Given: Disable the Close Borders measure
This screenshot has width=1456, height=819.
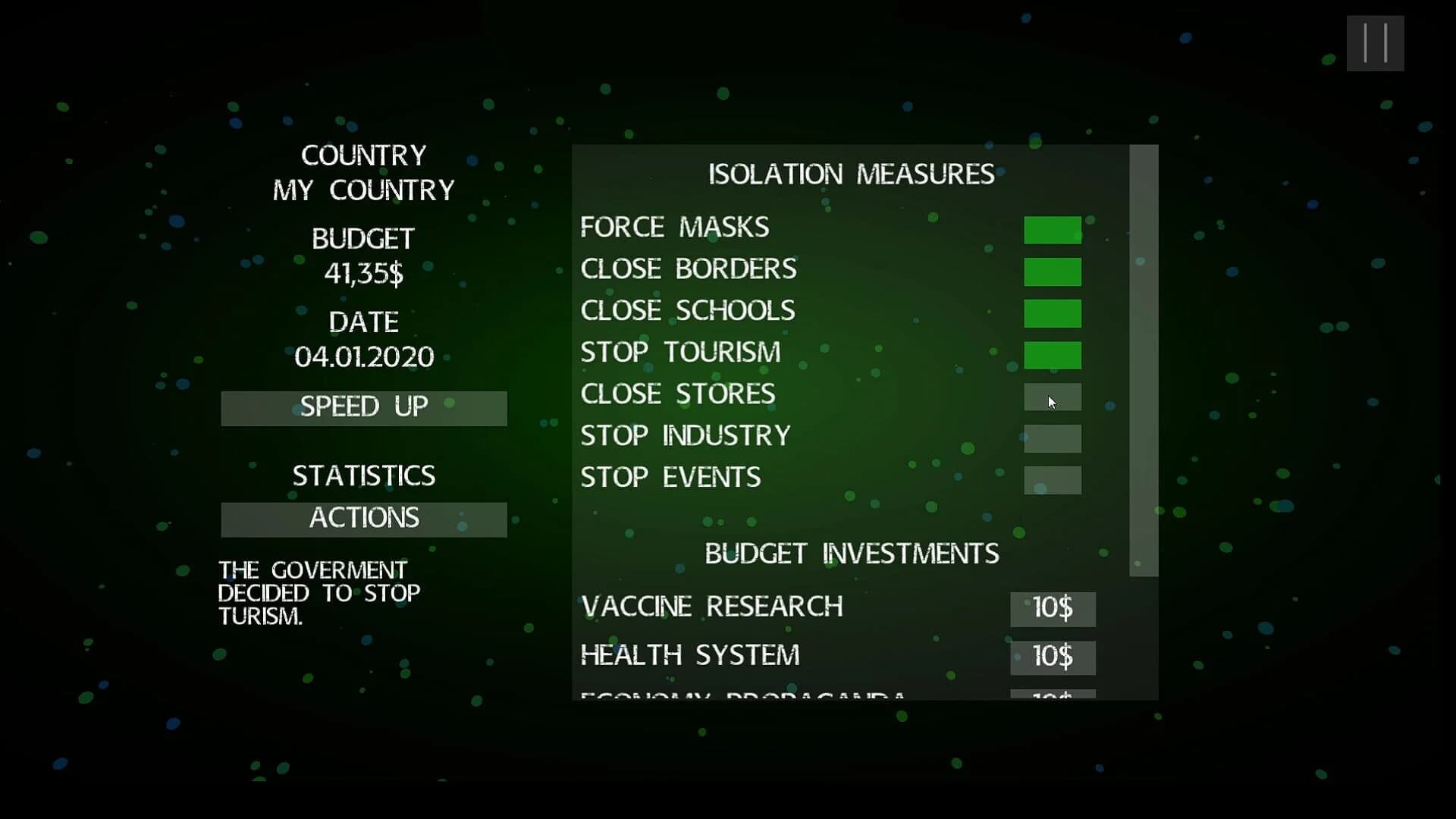Looking at the screenshot, I should pyautogui.click(x=1053, y=271).
